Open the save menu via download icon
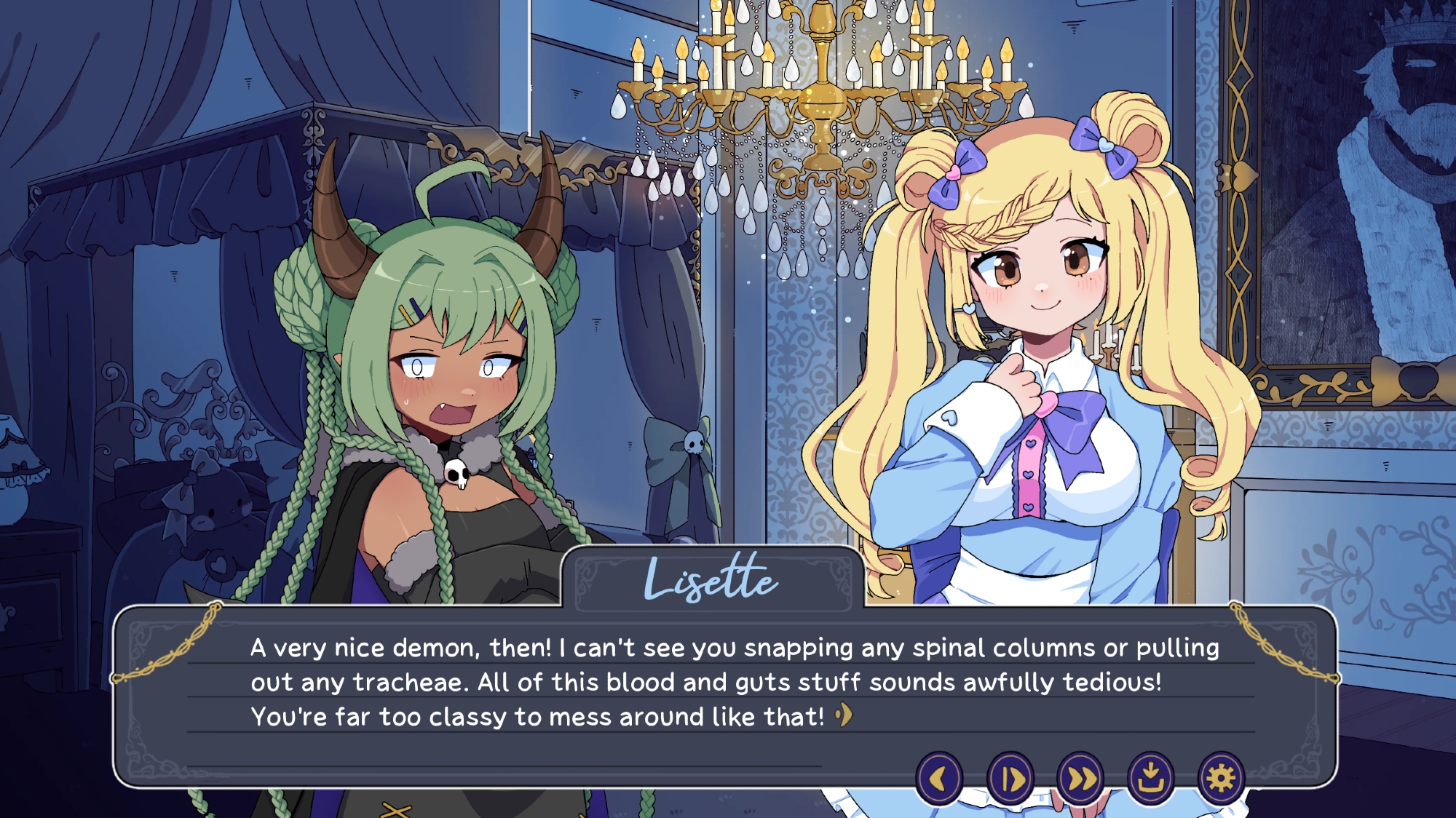The width and height of the screenshot is (1456, 818). [x=1151, y=779]
